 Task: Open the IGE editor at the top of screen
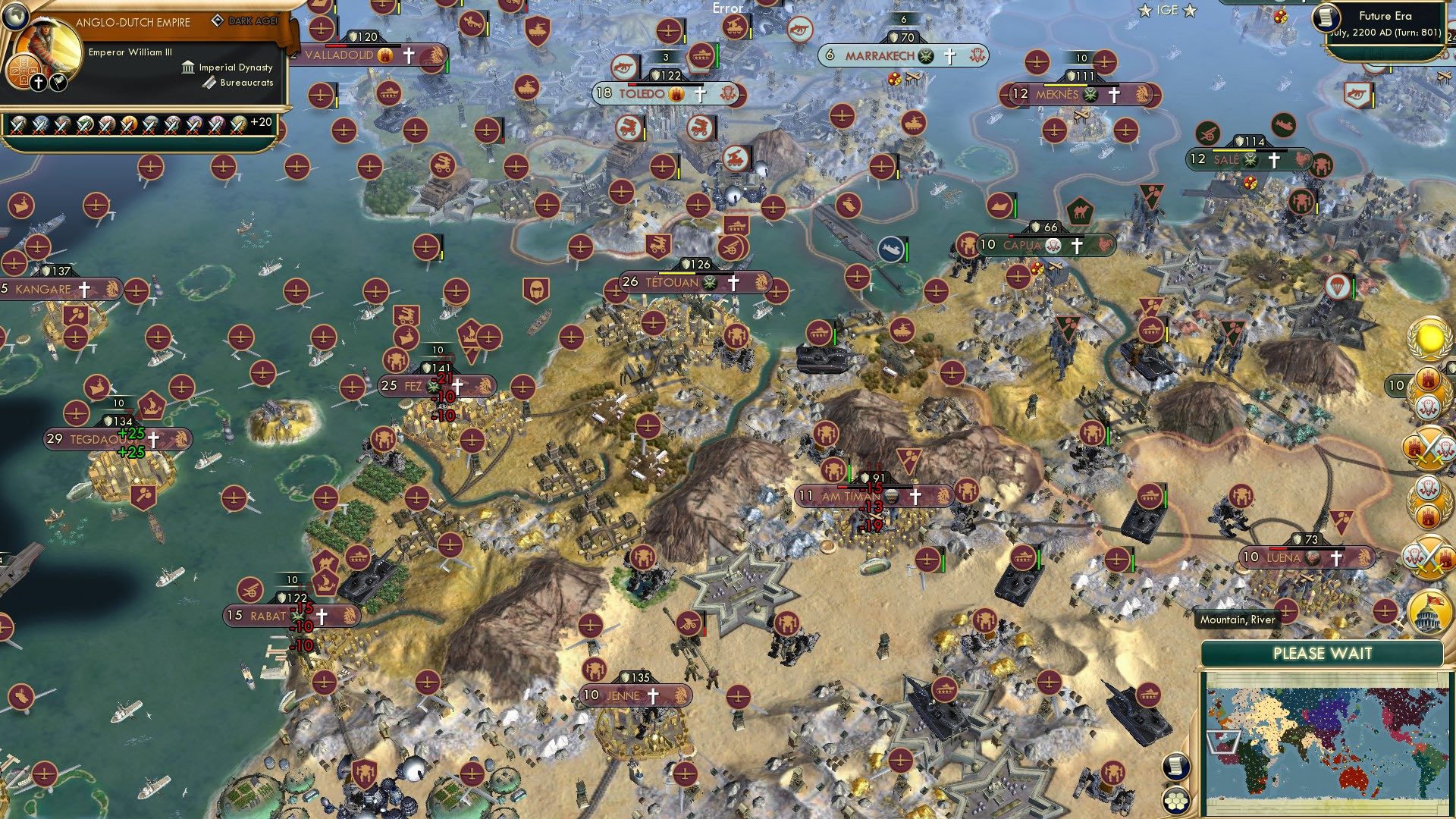[x=1167, y=10]
